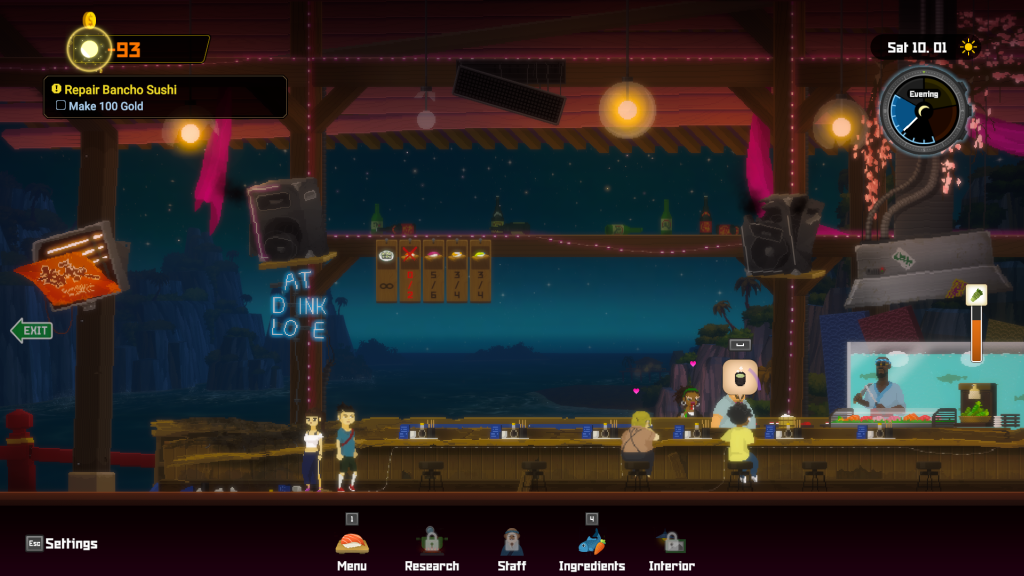Viewport: 1024px width, 576px height.
Task: Click the wasabi gauge icon
Action: [976, 295]
